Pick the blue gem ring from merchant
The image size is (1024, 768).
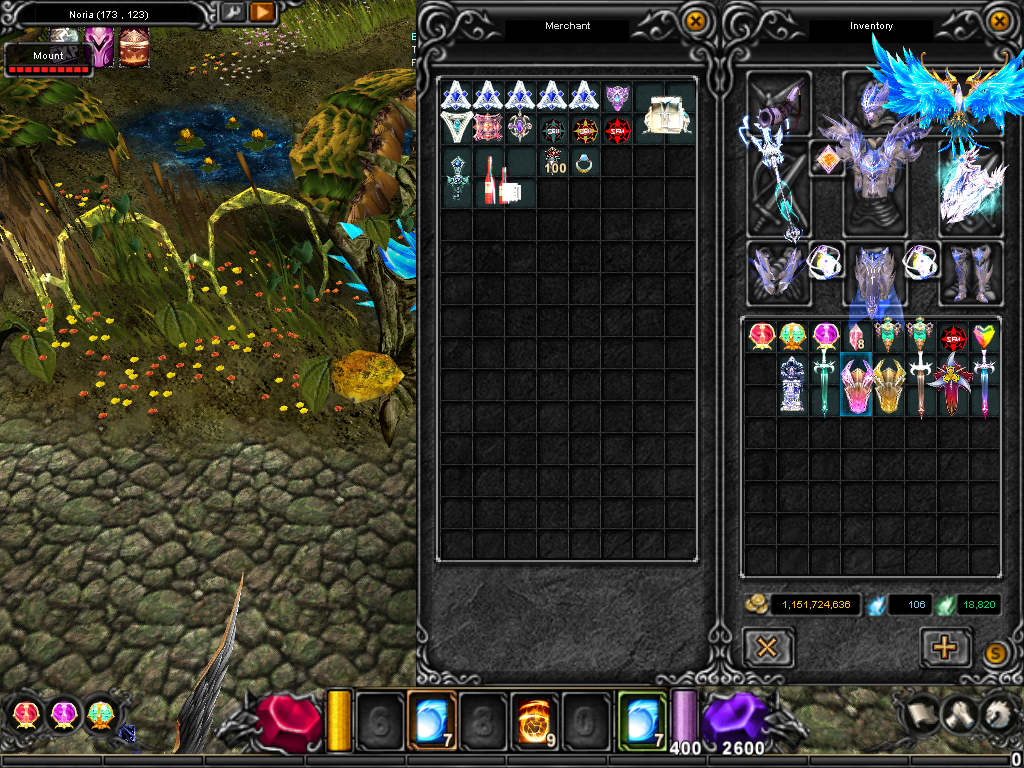[584, 162]
